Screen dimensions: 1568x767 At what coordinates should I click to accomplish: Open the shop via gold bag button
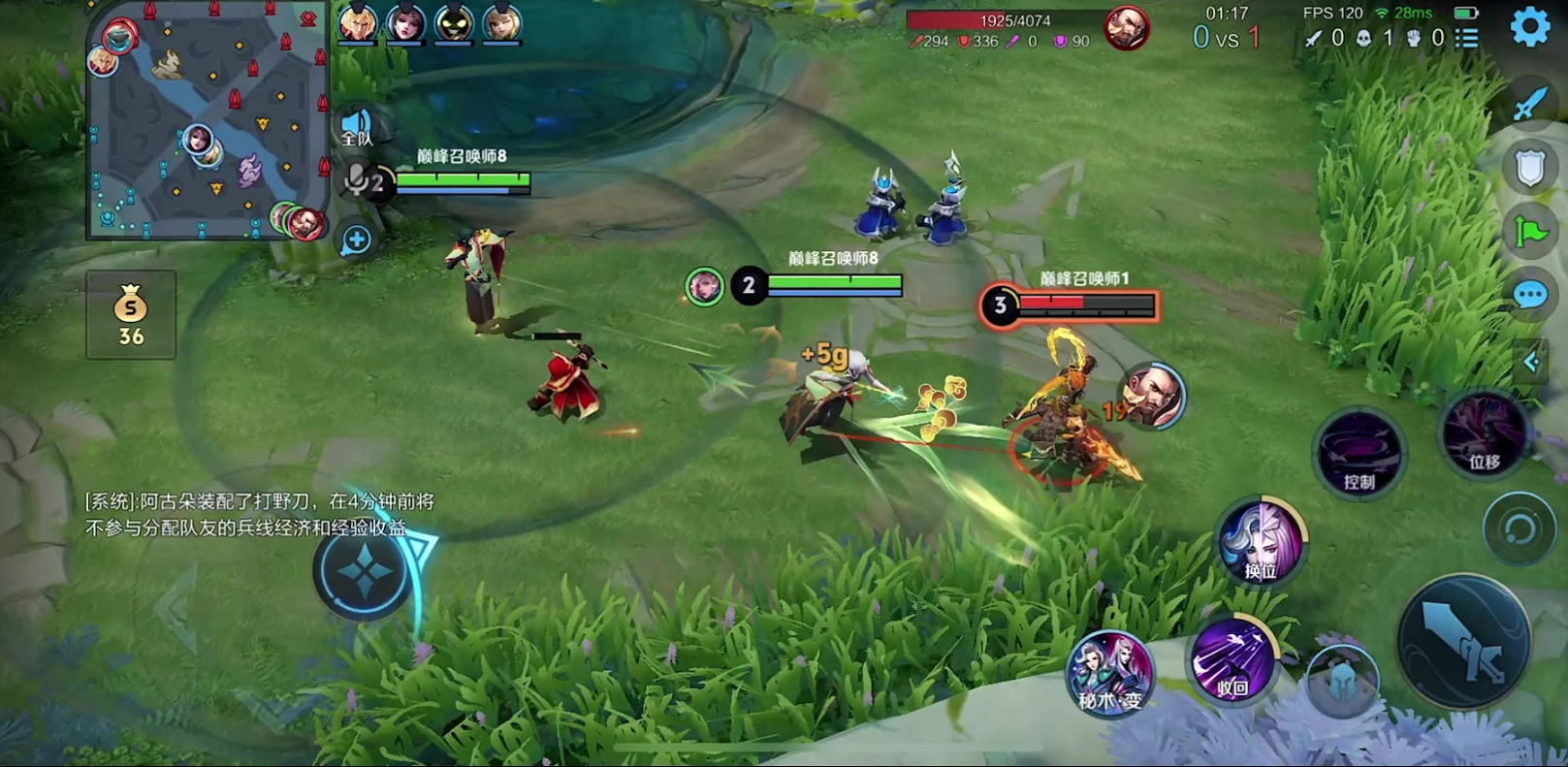click(x=131, y=315)
